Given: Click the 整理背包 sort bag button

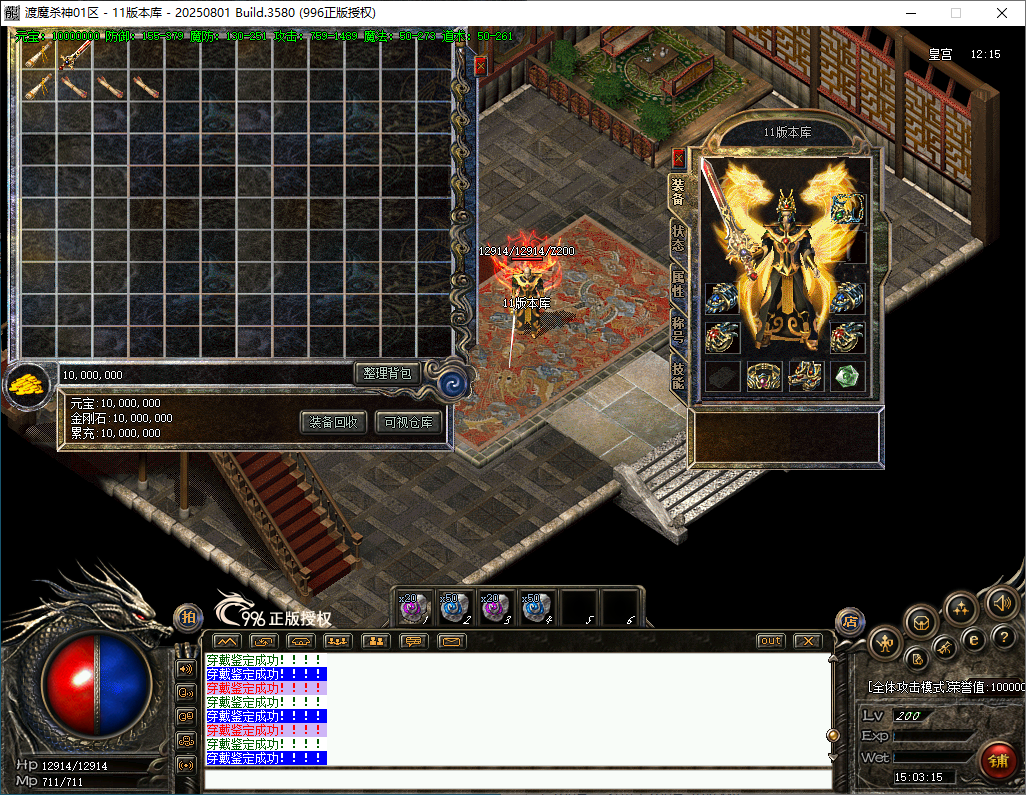Looking at the screenshot, I should coord(387,373).
